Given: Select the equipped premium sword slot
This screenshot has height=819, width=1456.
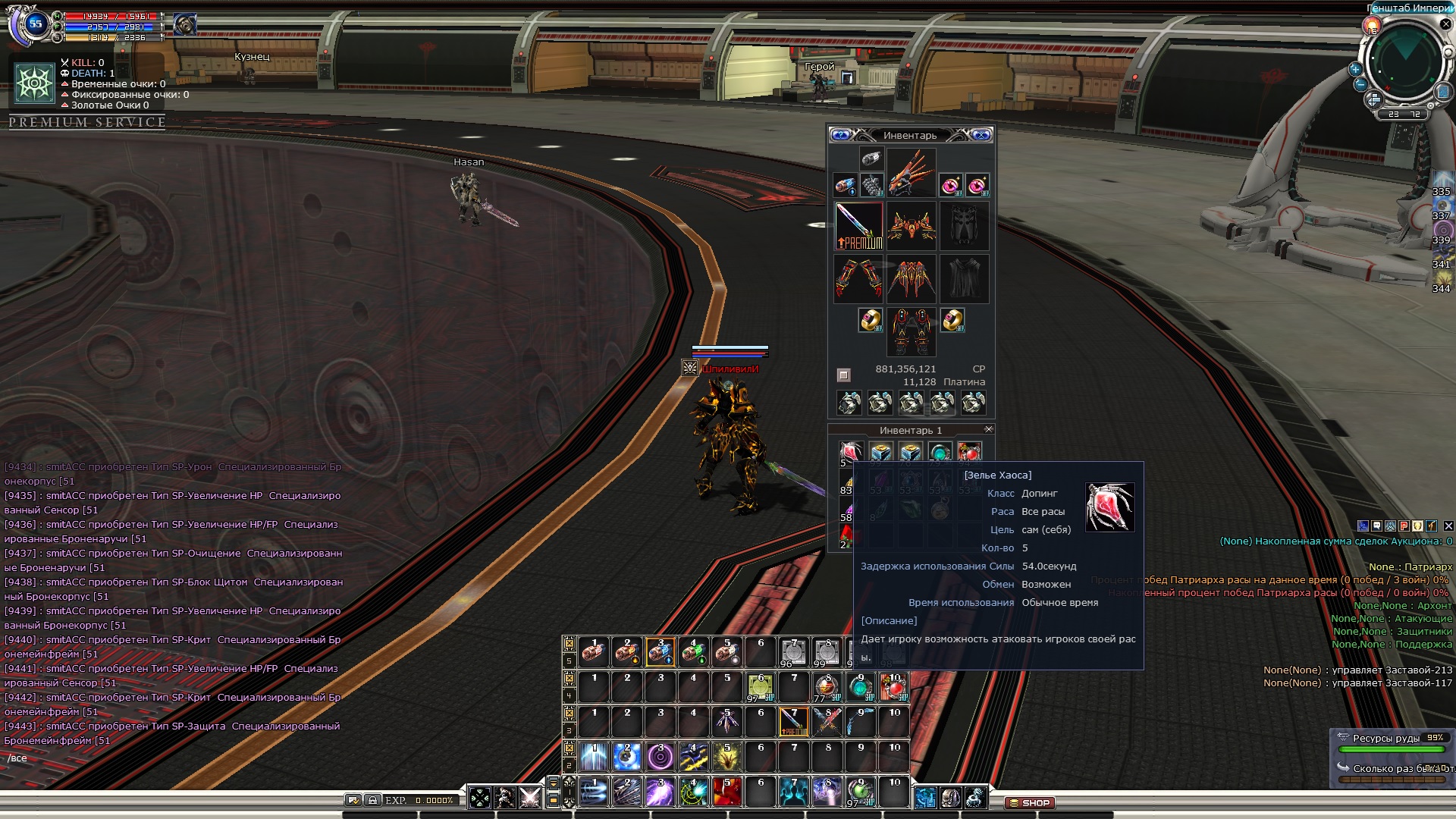Looking at the screenshot, I should [858, 226].
